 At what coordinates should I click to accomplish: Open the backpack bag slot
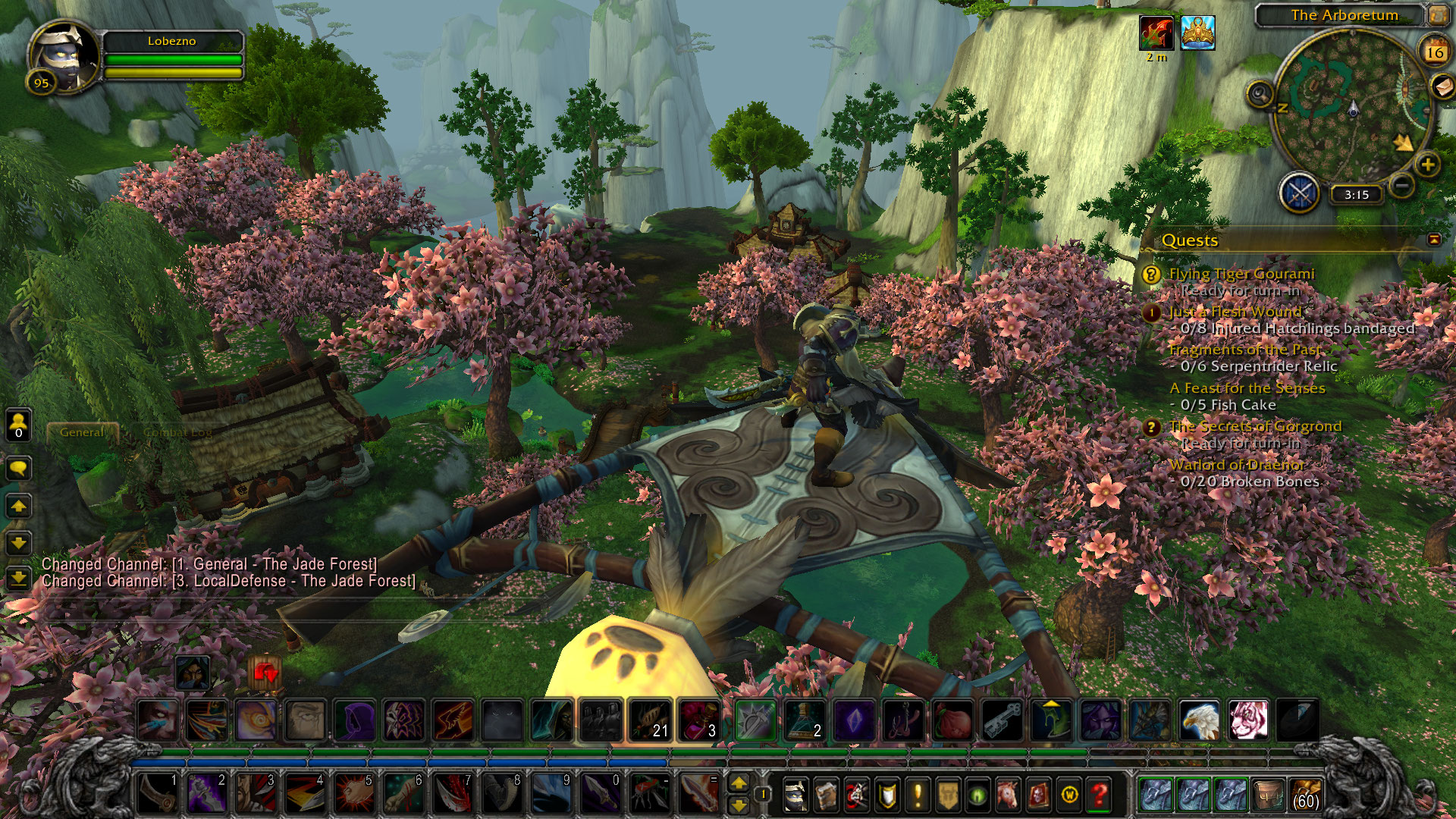[x=1305, y=795]
